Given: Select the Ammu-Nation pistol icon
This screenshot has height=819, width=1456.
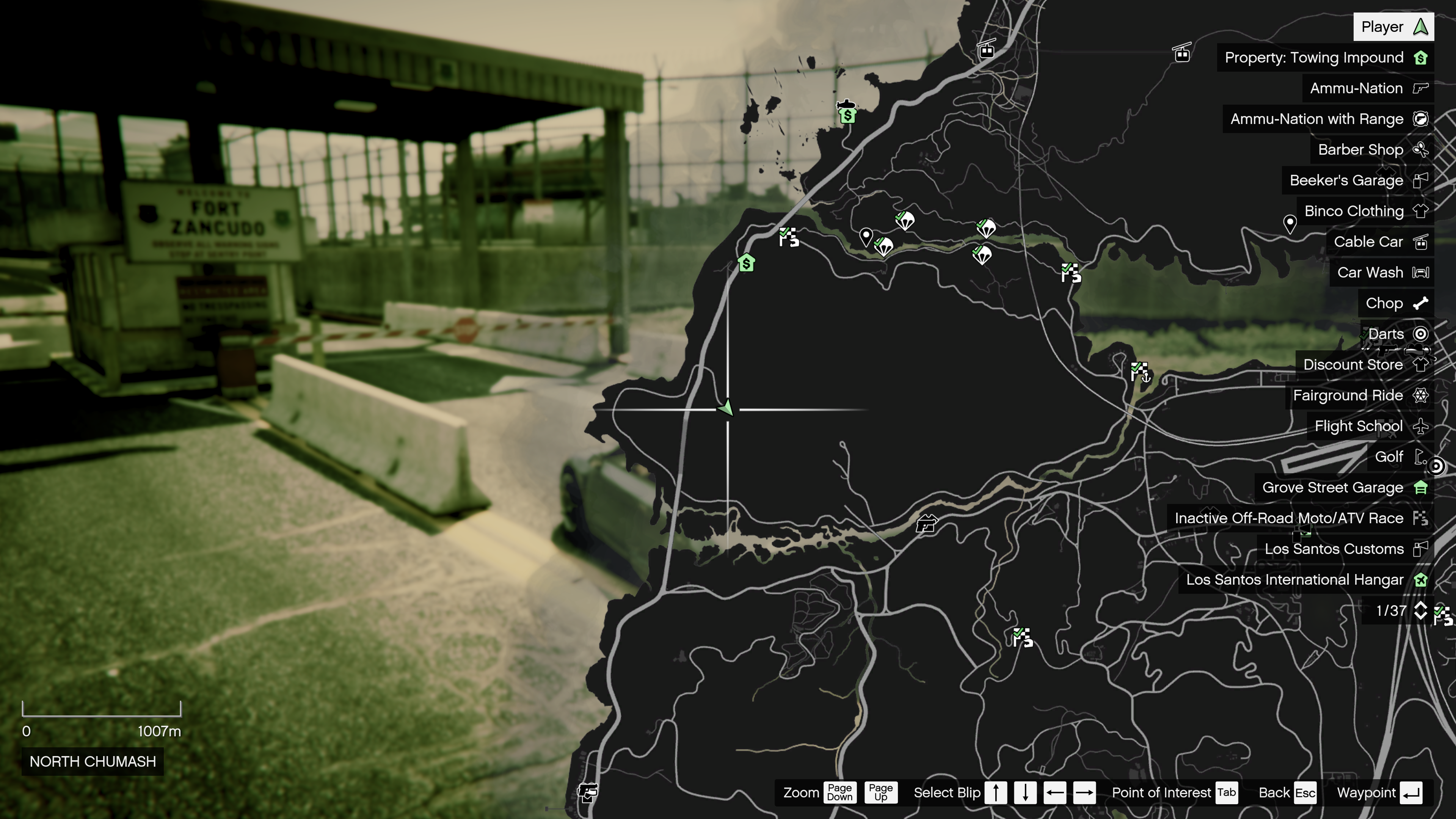Looking at the screenshot, I should click(x=1420, y=88).
